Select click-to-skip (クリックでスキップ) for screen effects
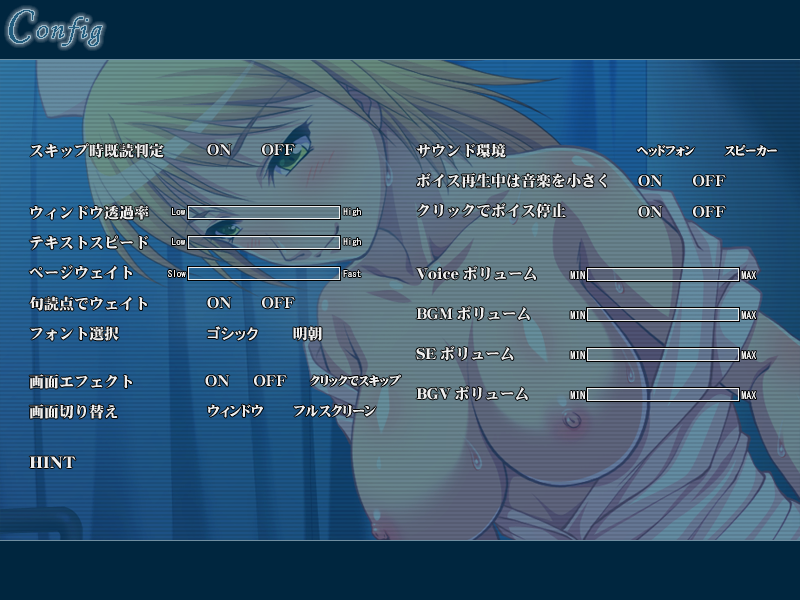The height and width of the screenshot is (600, 800). [355, 381]
